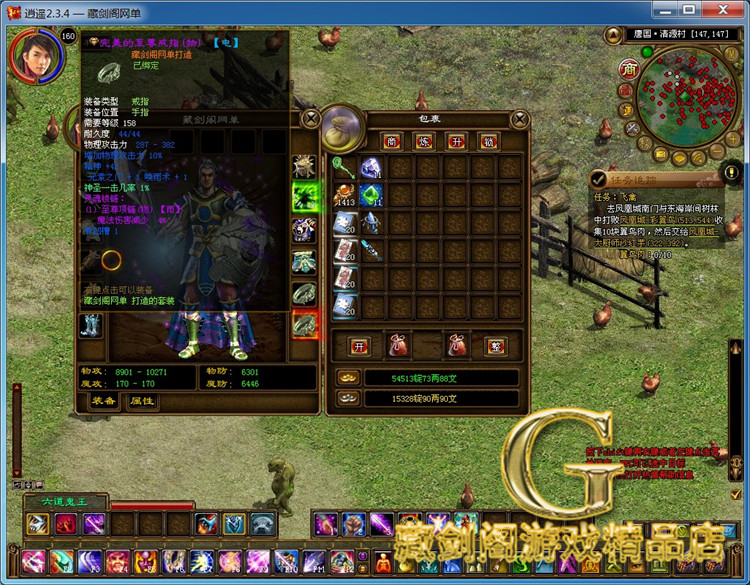Switch to the 属性 attributes tab

pyautogui.click(x=142, y=401)
